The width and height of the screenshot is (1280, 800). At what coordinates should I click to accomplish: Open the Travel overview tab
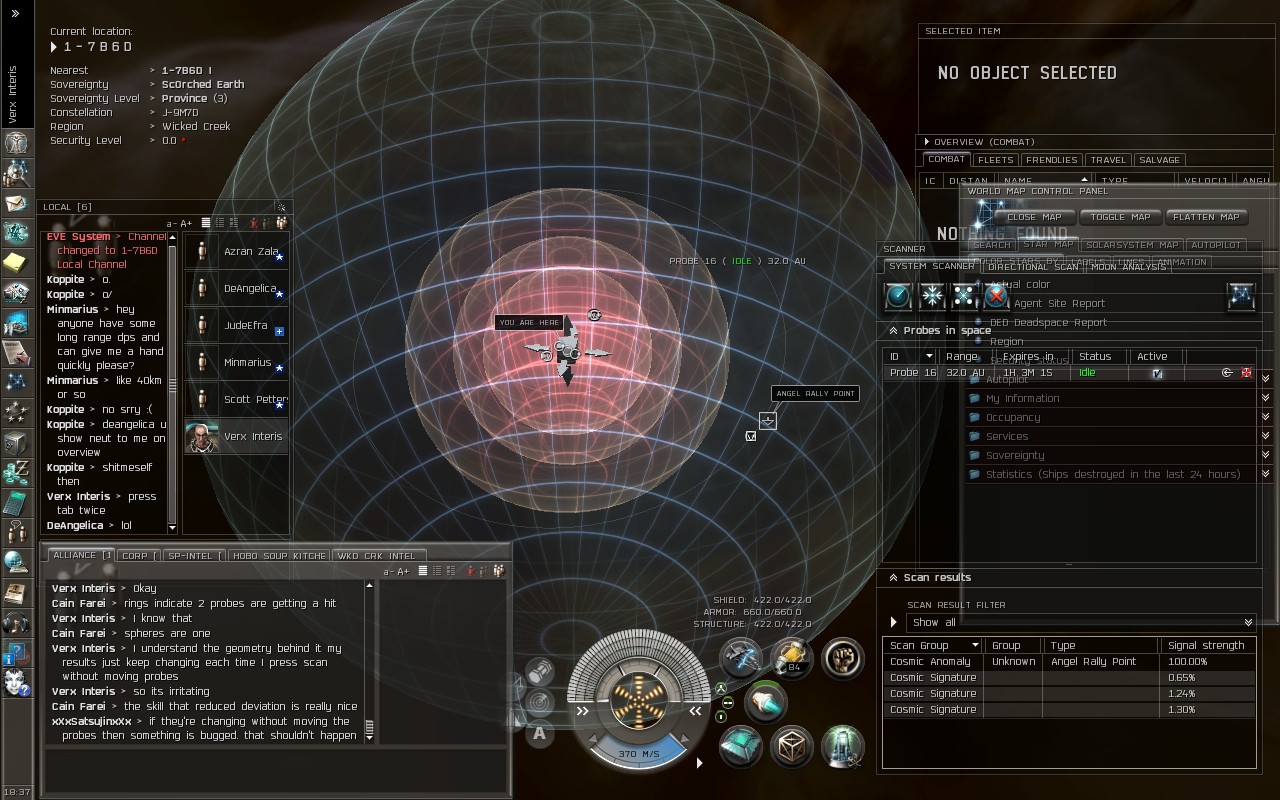coord(1108,160)
